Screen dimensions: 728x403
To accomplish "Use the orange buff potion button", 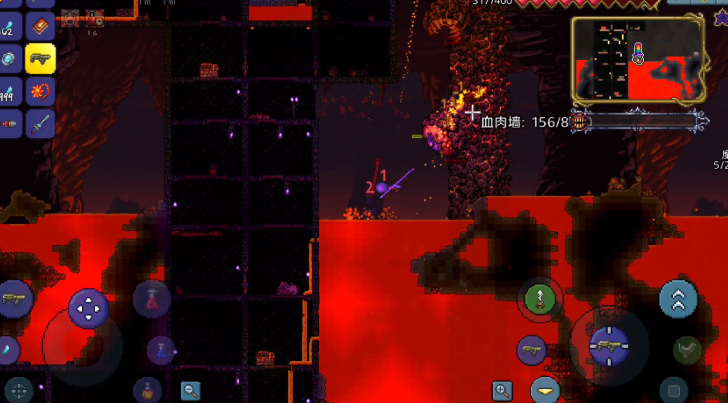I will (148, 389).
